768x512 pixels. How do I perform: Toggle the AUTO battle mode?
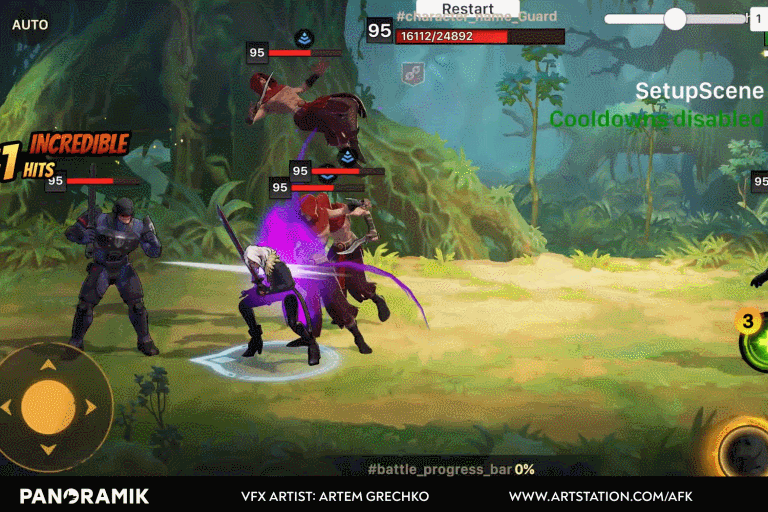[x=30, y=25]
